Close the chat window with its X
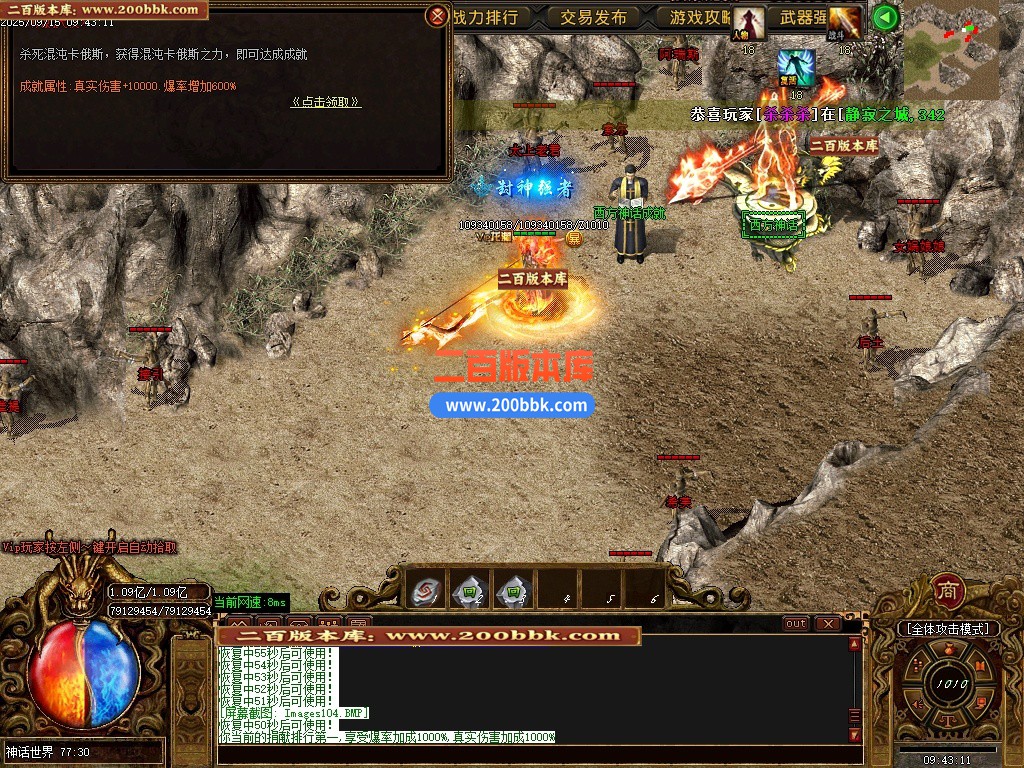This screenshot has width=1024, height=768. coord(827,623)
